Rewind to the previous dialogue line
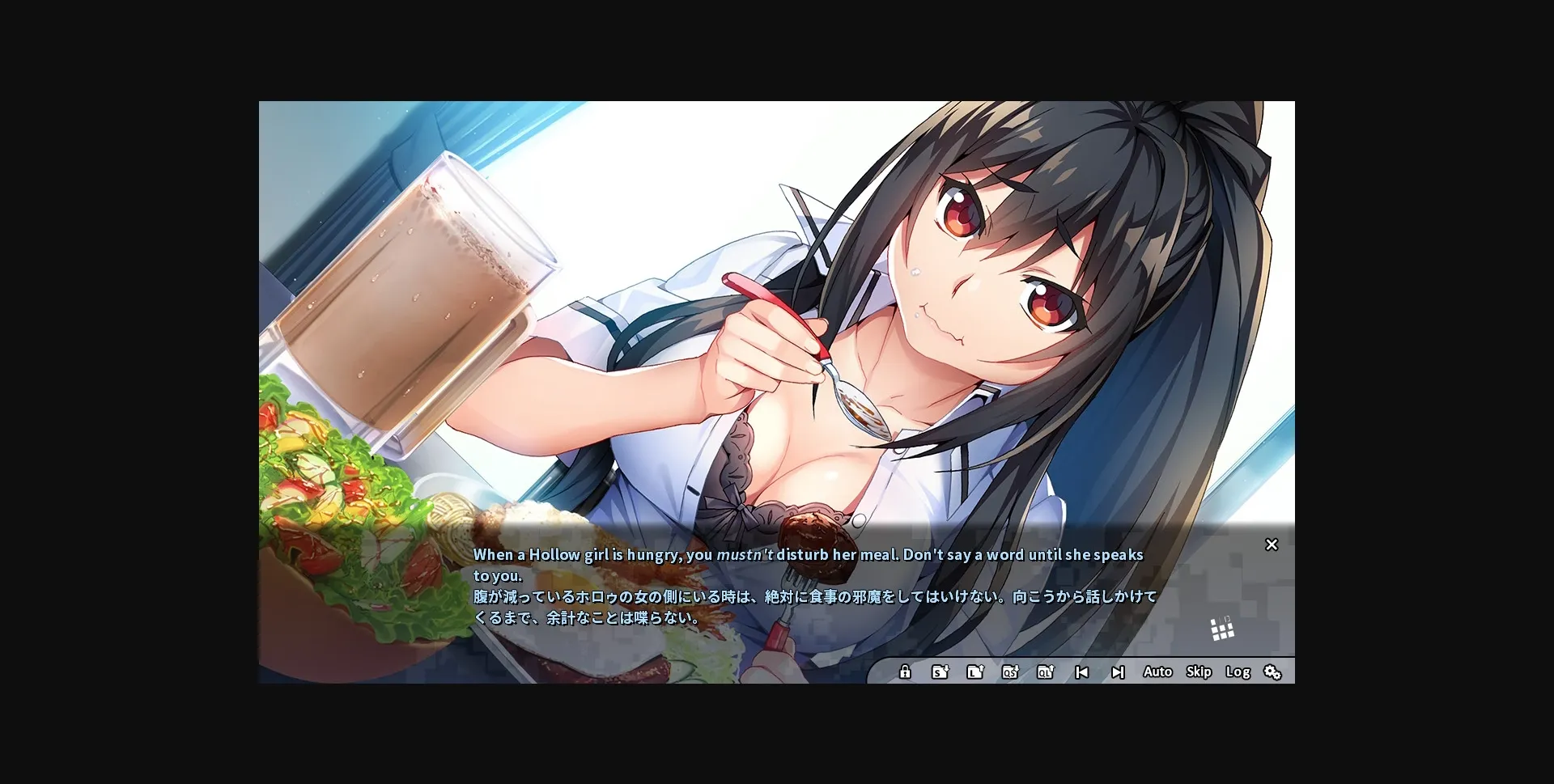Screen dimensions: 1554x784 pyautogui.click(x=1082, y=672)
